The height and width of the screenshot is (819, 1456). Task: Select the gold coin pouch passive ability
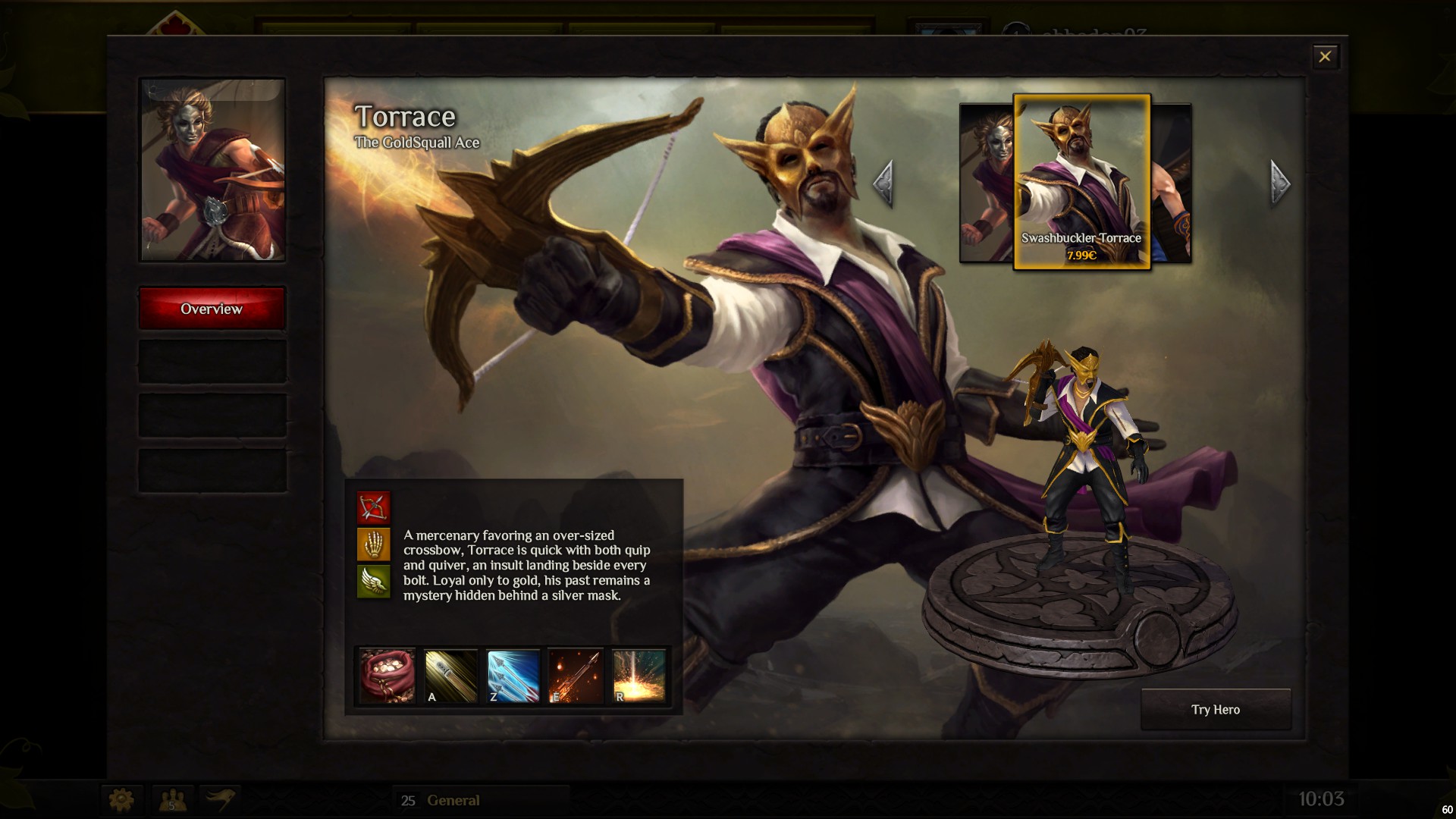click(x=387, y=675)
